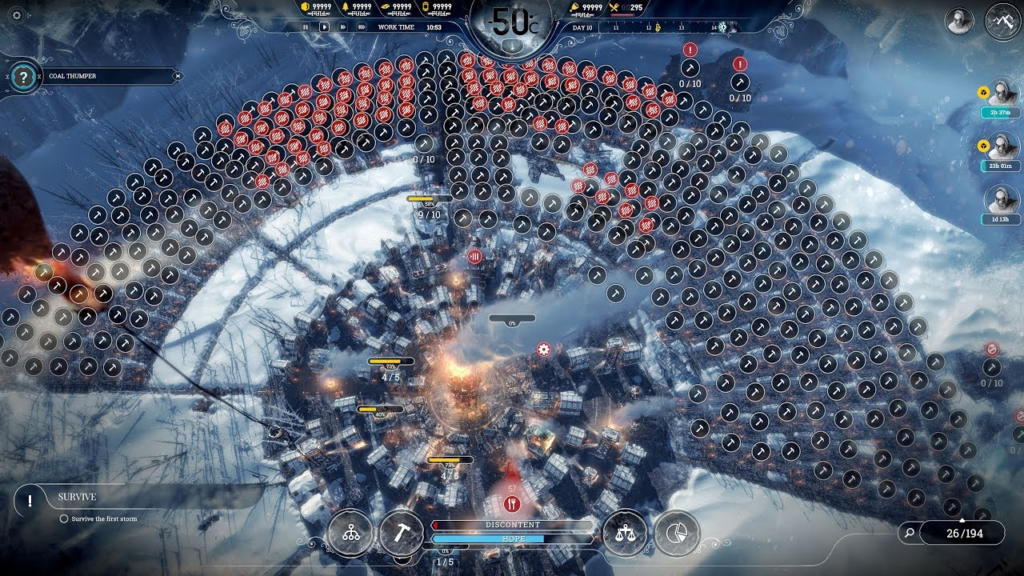The image size is (1024, 576).
Task: Open the frostland map mountain icon
Action: point(1002,21)
